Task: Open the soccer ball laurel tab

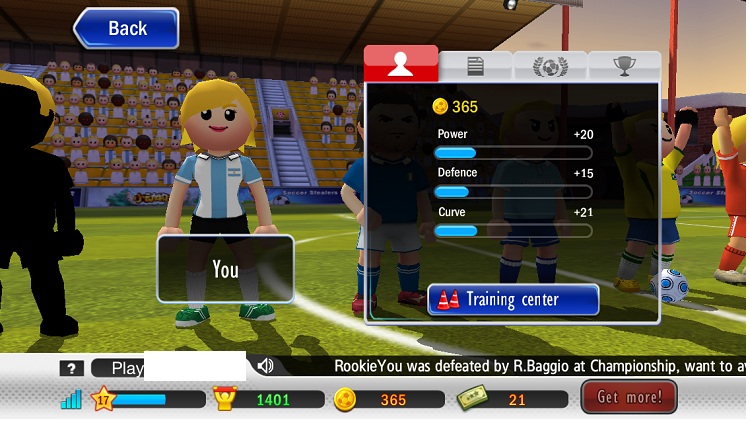Action: [x=549, y=66]
